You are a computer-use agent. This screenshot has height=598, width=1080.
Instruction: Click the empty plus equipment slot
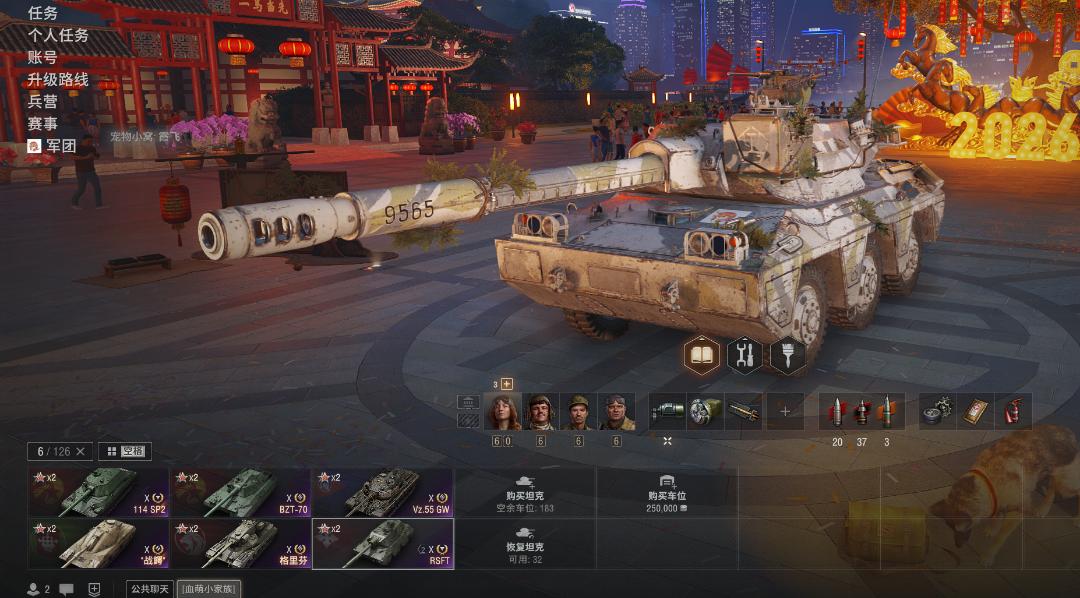coord(785,411)
